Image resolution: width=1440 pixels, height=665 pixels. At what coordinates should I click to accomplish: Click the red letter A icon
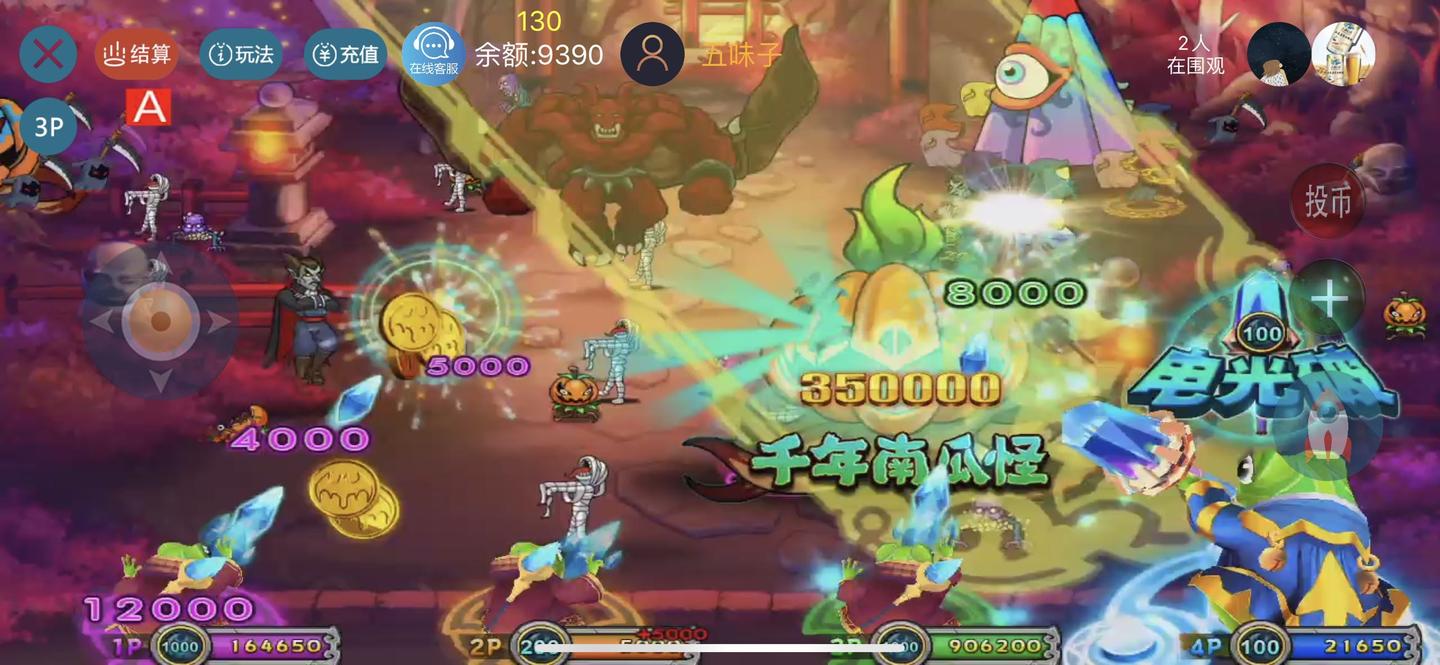[x=149, y=108]
